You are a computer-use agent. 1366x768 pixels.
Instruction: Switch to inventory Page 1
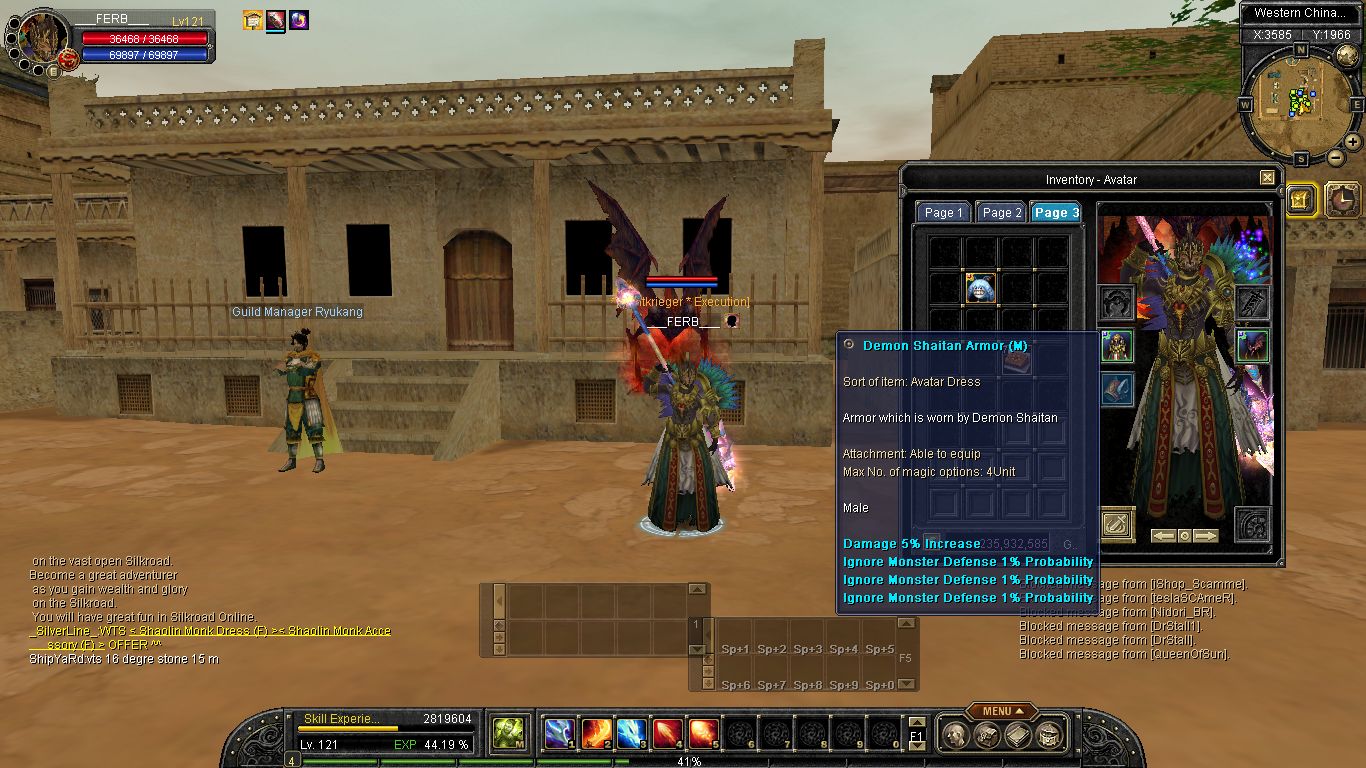coord(943,212)
